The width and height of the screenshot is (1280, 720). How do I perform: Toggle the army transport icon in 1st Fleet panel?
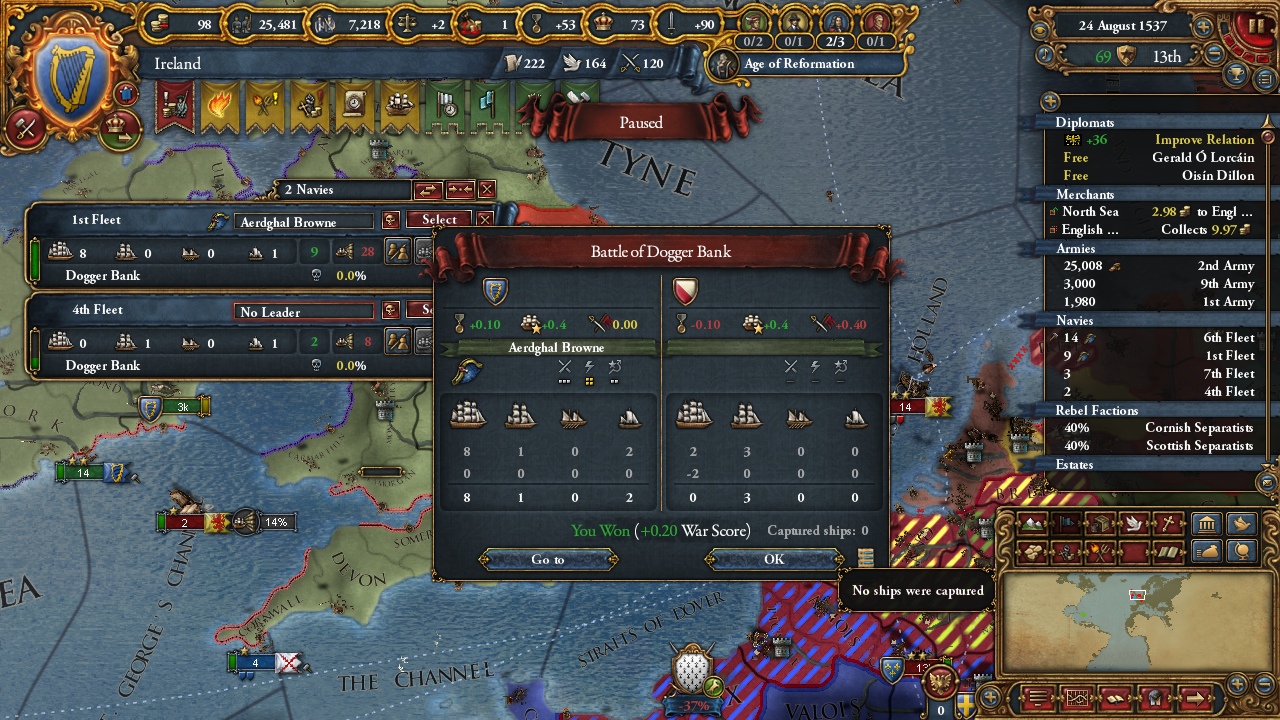397,250
